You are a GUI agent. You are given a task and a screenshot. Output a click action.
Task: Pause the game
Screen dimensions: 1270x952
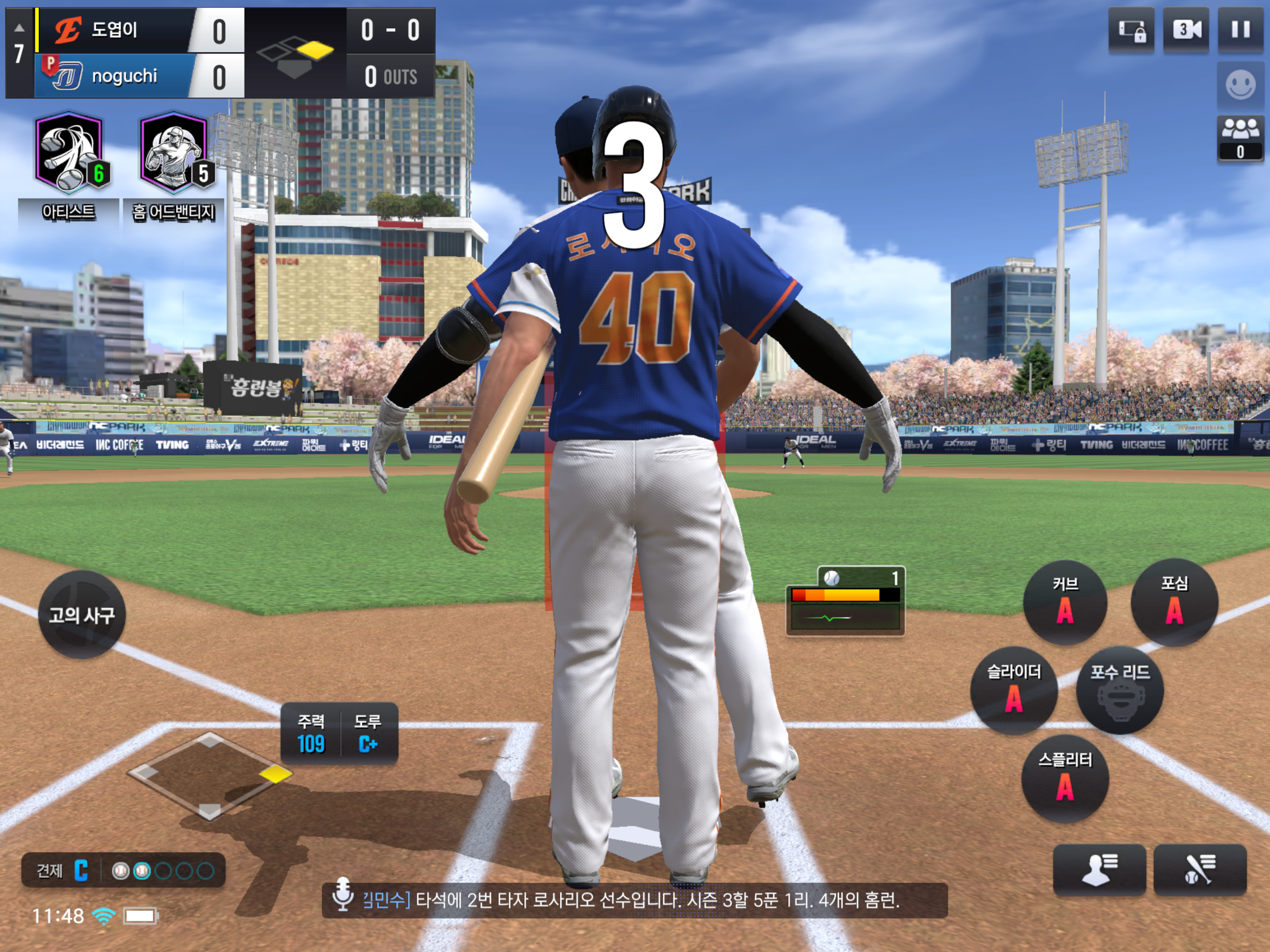click(x=1240, y=30)
